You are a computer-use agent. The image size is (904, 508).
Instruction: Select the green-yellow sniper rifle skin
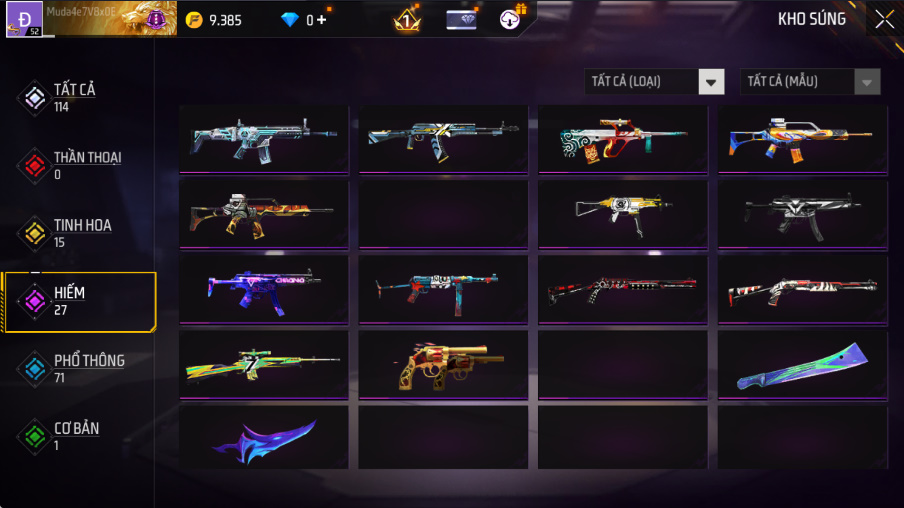[264, 367]
